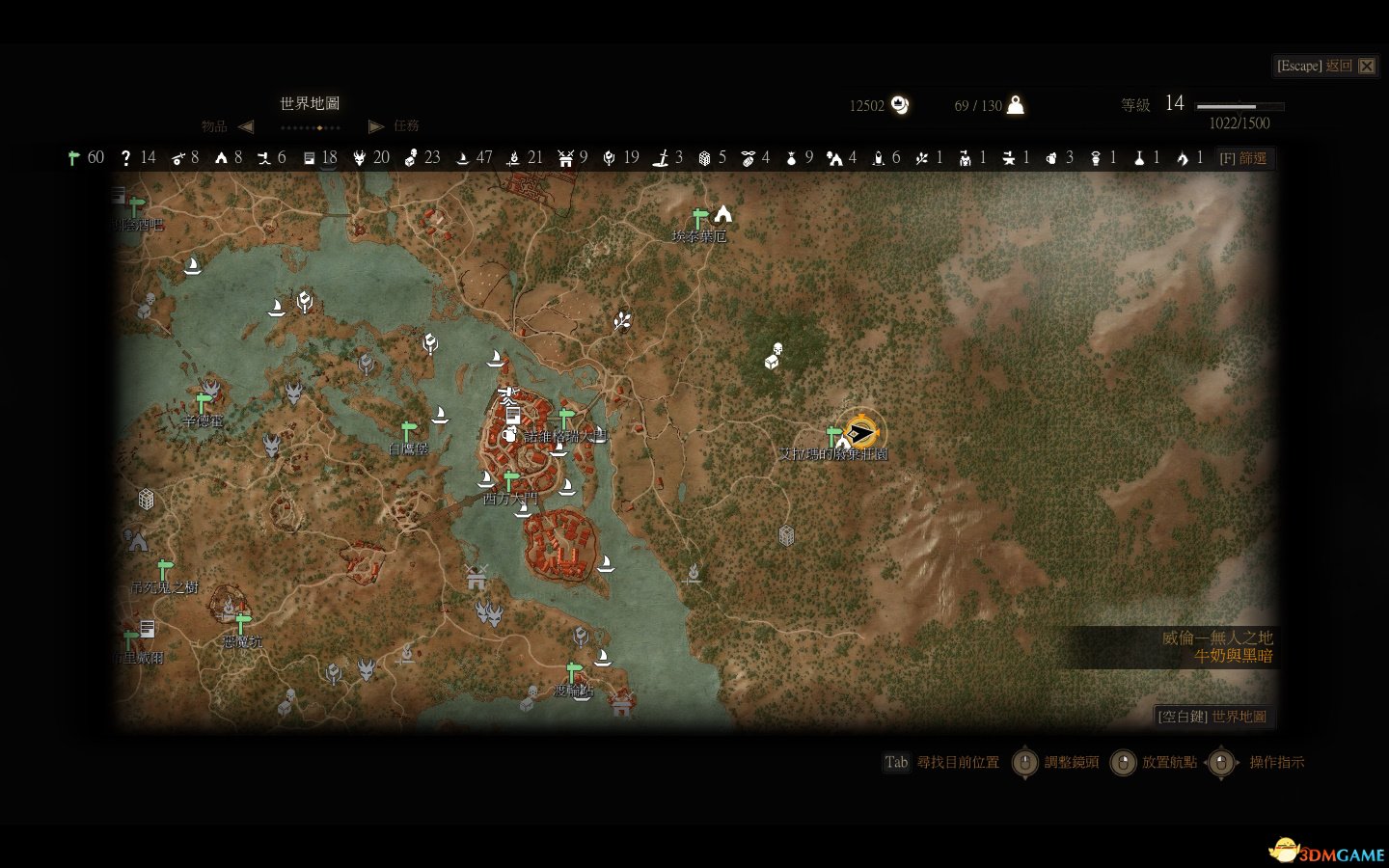Click the orange player position marker
Viewport: 1389px width, 868px height.
[x=859, y=431]
